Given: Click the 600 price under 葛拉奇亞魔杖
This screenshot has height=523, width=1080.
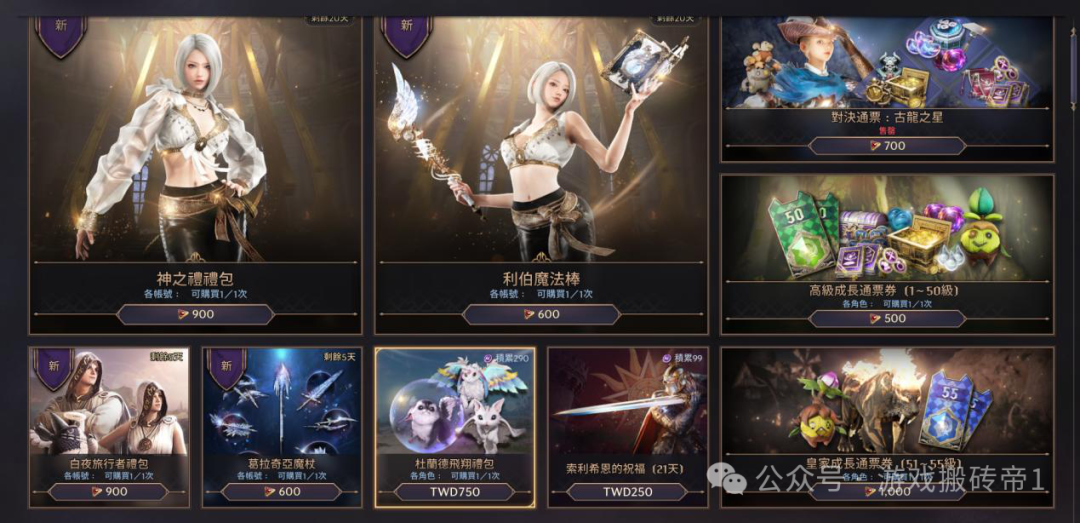Looking at the screenshot, I should (282, 492).
